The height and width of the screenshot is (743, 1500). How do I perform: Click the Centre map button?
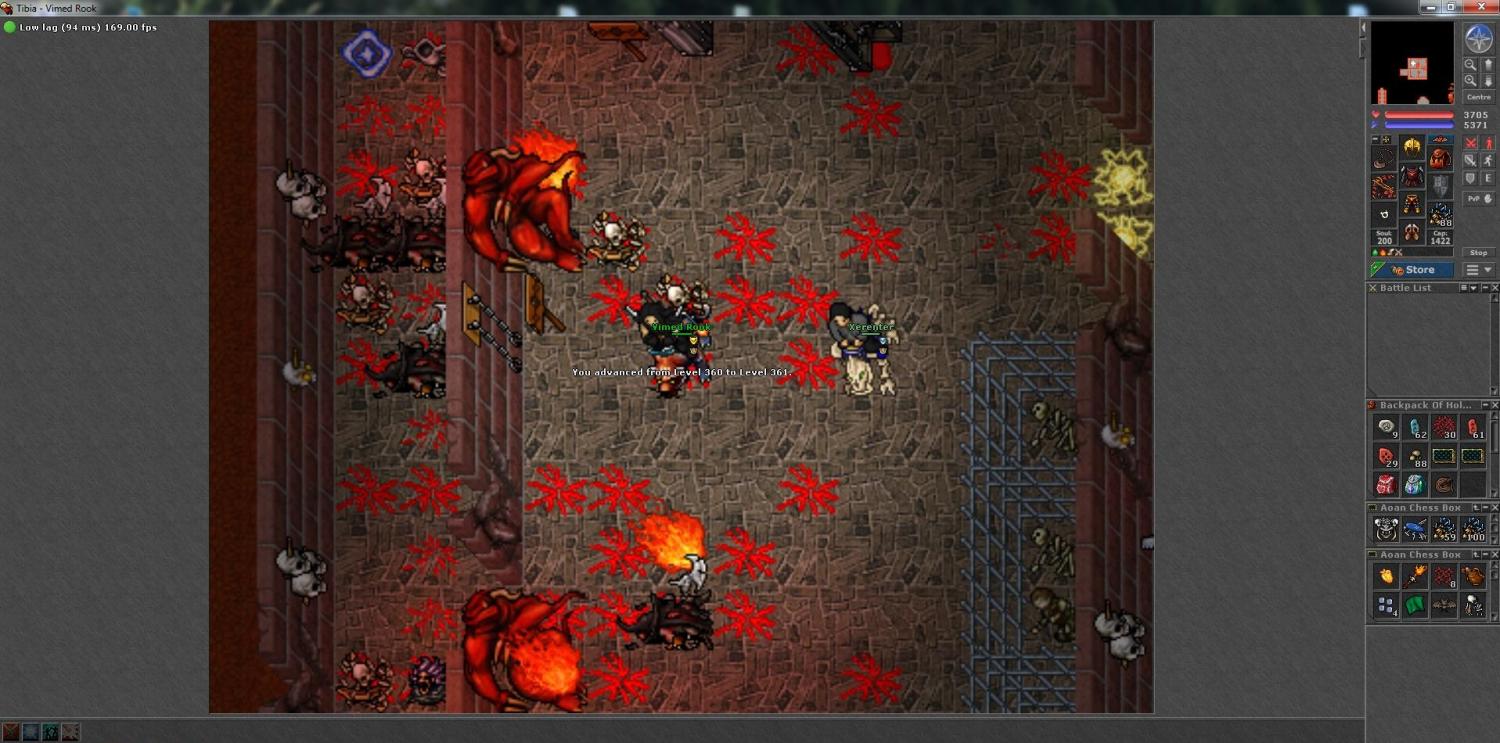1478,97
